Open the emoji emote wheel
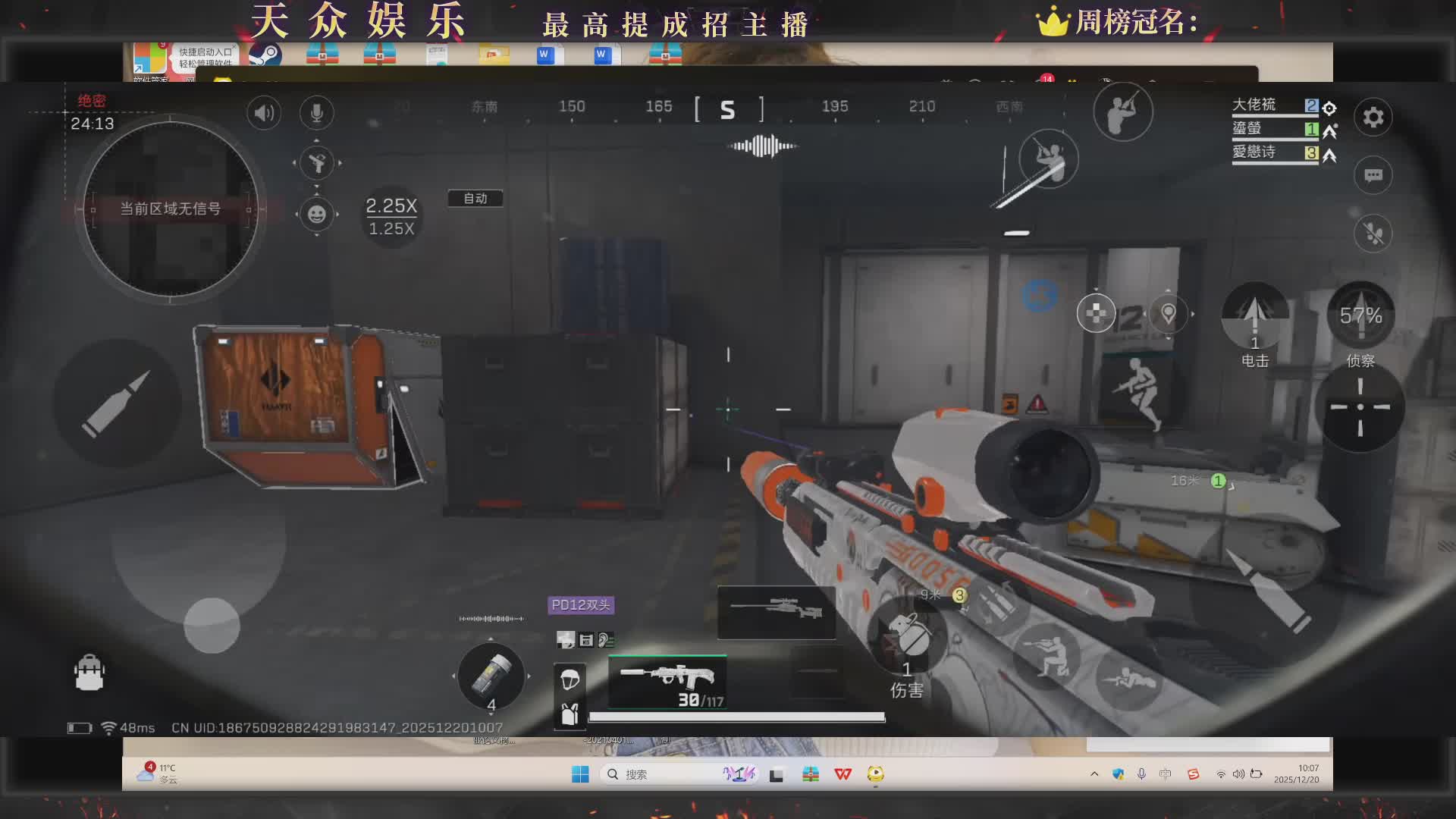 coord(317,215)
